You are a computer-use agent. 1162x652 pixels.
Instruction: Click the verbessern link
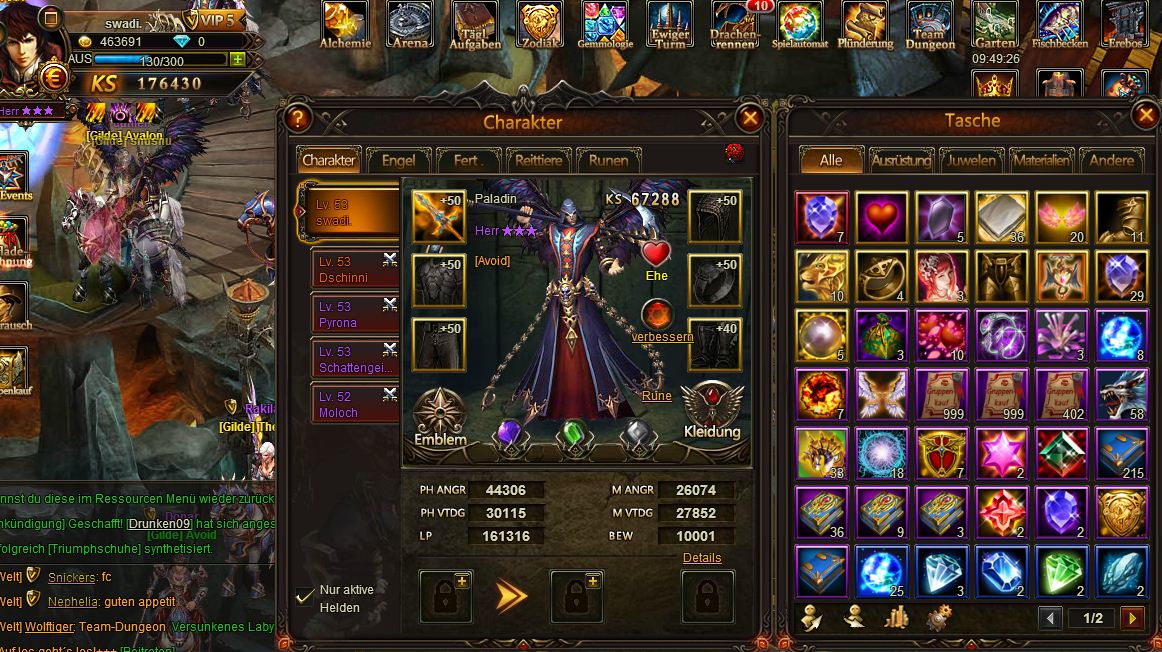662,337
